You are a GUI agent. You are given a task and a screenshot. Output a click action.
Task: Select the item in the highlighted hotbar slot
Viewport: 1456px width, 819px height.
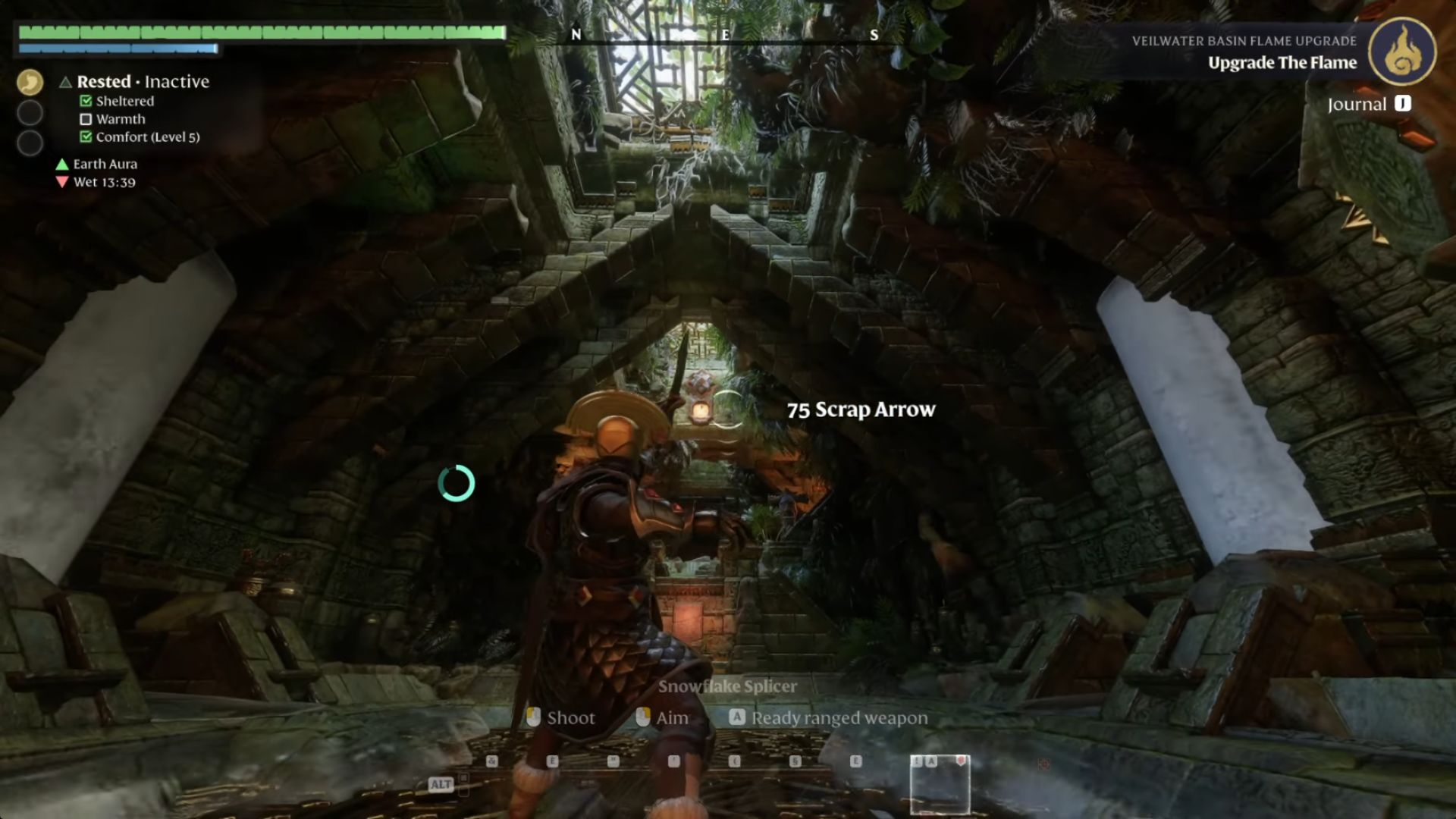tap(940, 785)
